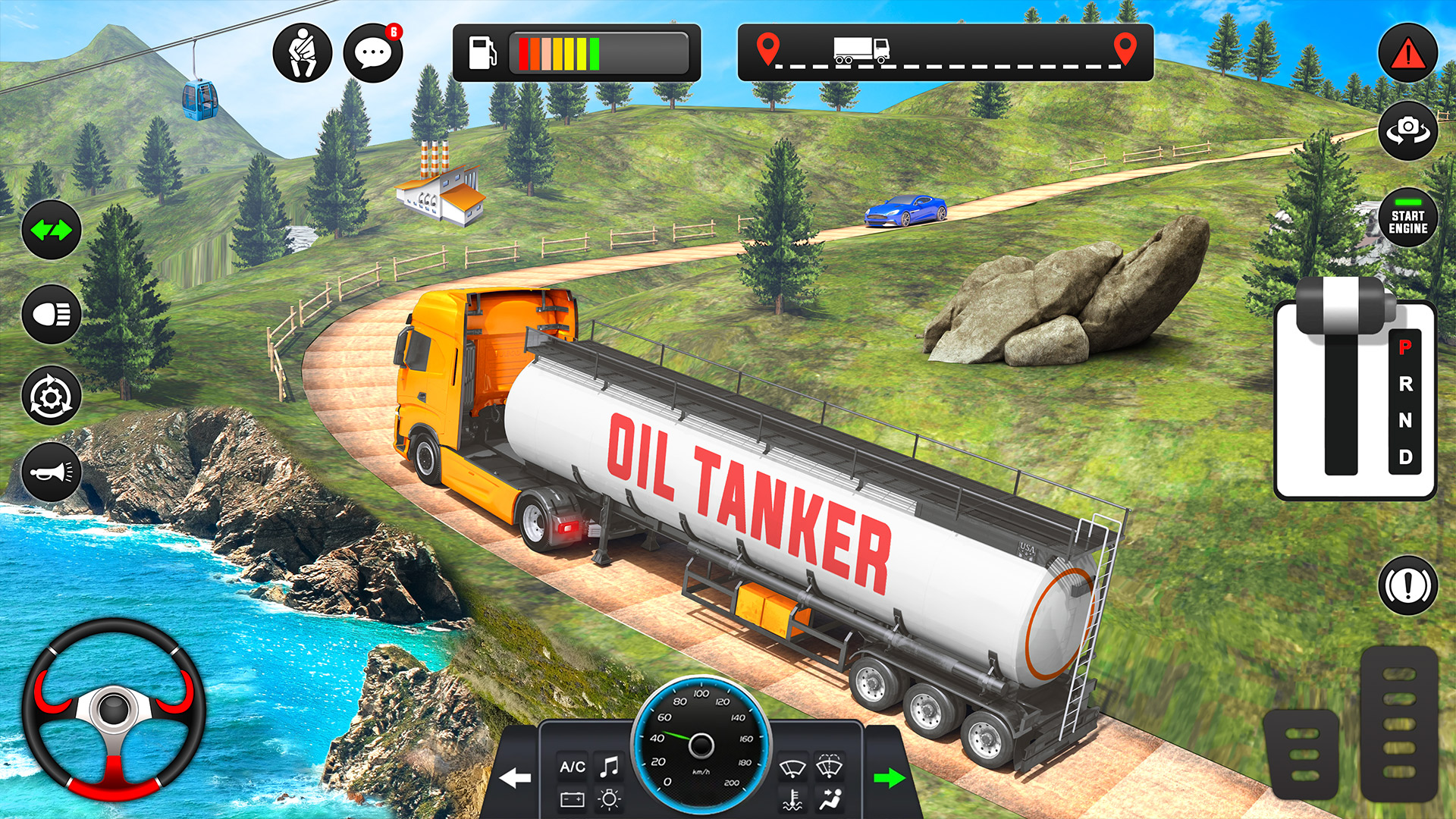Toggle the A/C button
This screenshot has width=1456, height=819.
pyautogui.click(x=573, y=767)
